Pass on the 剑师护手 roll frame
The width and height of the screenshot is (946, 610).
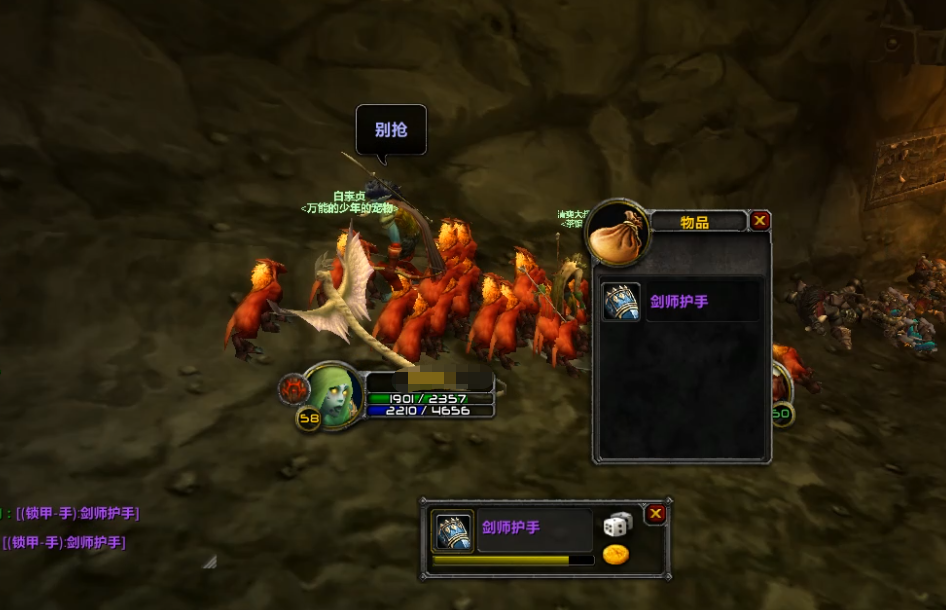click(656, 514)
